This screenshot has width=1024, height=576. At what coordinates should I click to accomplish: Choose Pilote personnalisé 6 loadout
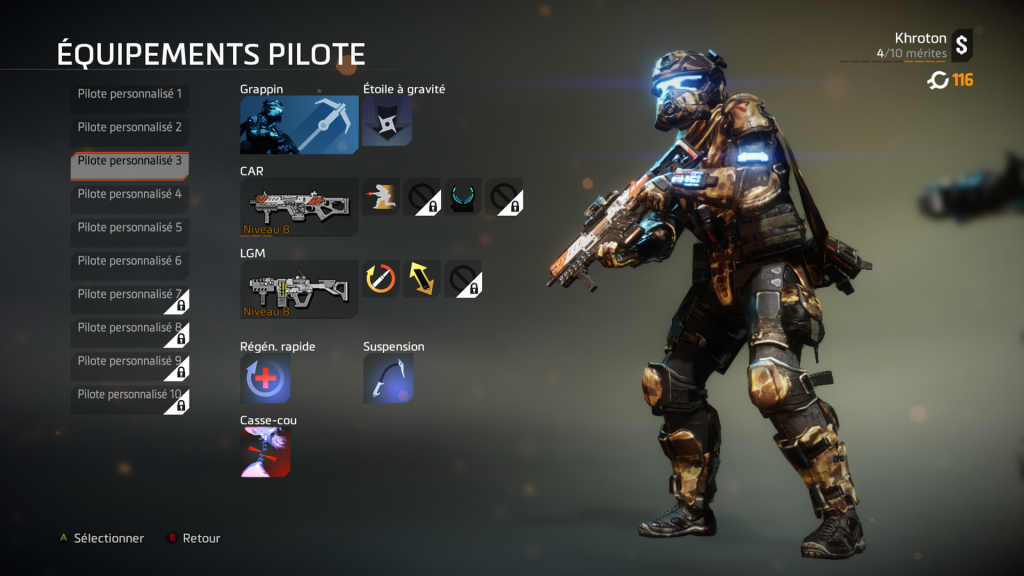tap(129, 261)
